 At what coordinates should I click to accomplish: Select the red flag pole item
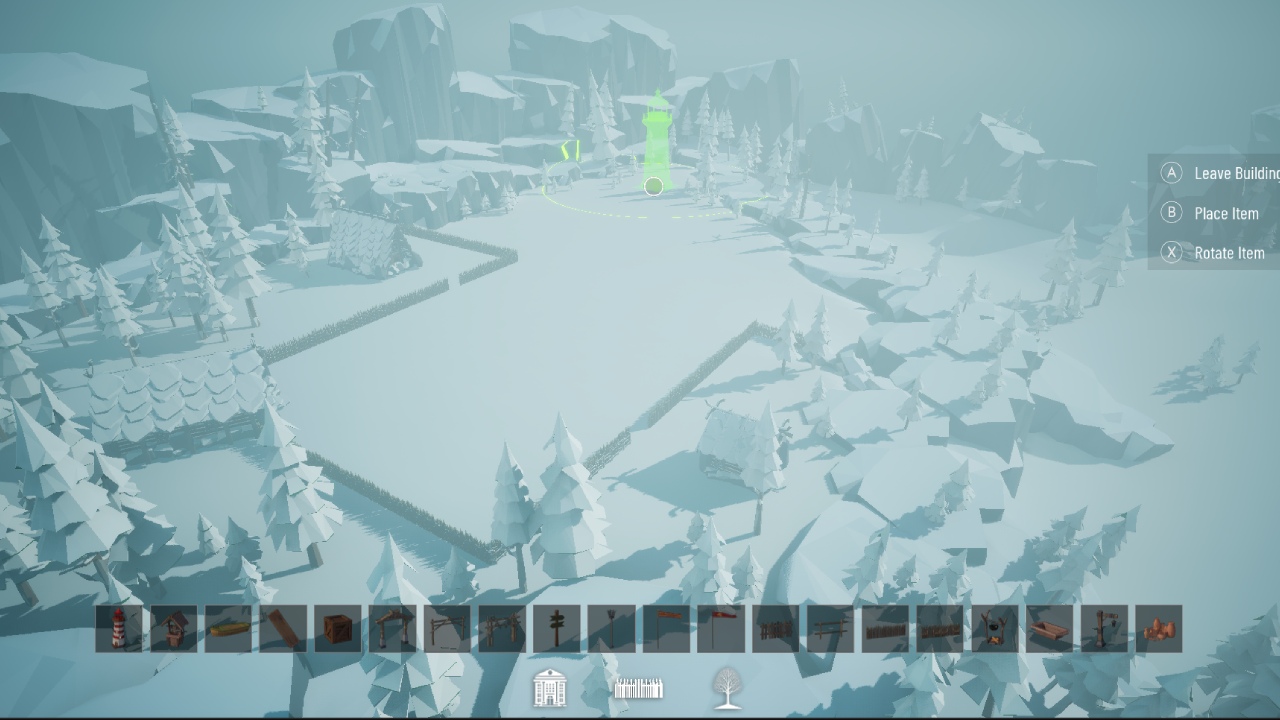coord(719,630)
